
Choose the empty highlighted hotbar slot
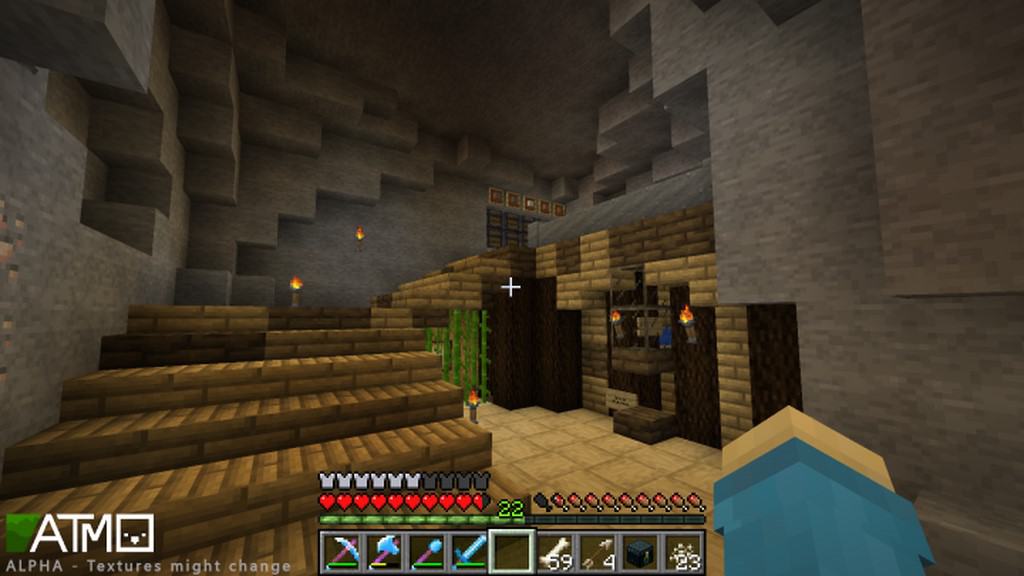coord(512,552)
